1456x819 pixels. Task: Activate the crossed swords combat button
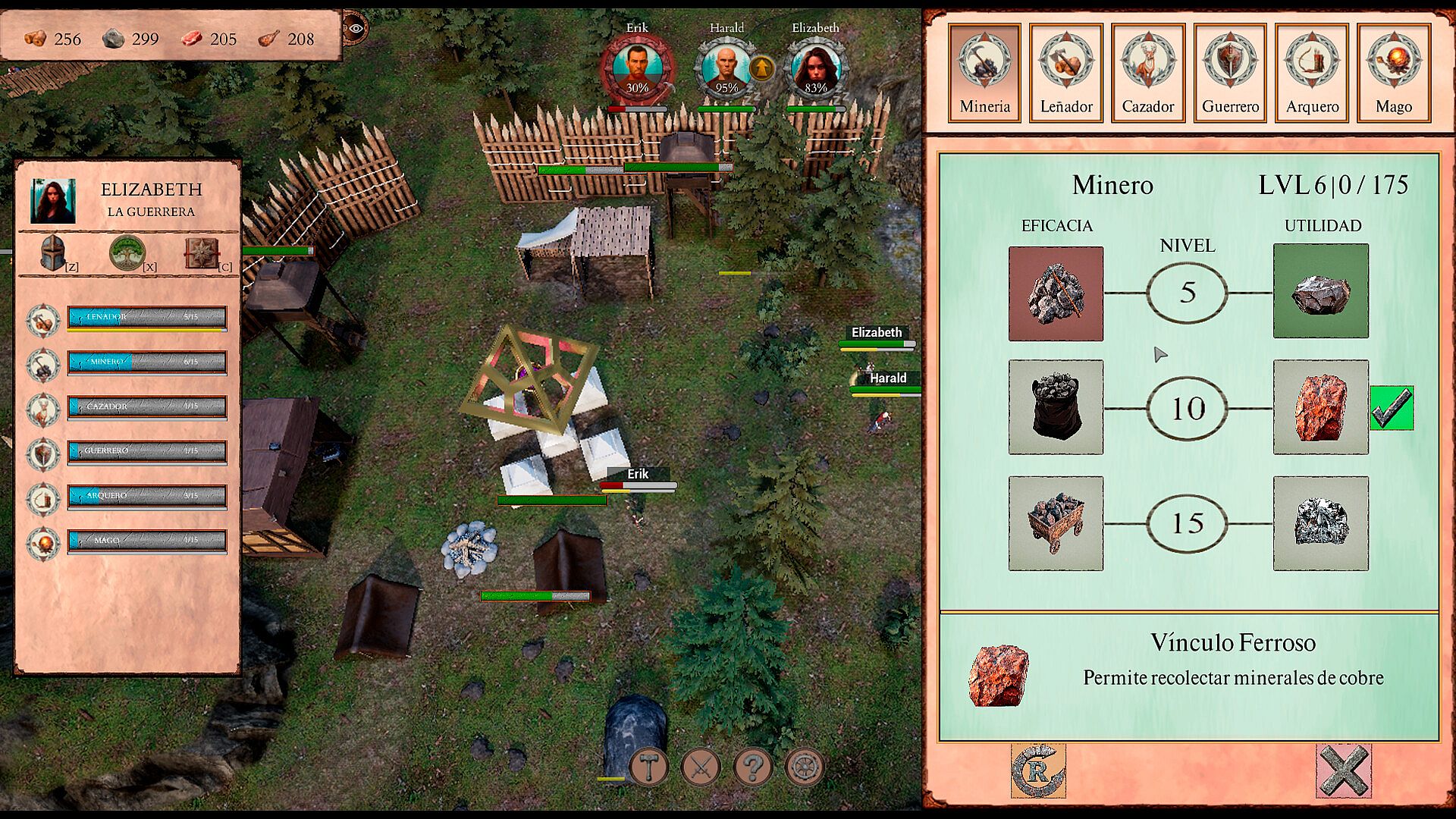pyautogui.click(x=701, y=767)
